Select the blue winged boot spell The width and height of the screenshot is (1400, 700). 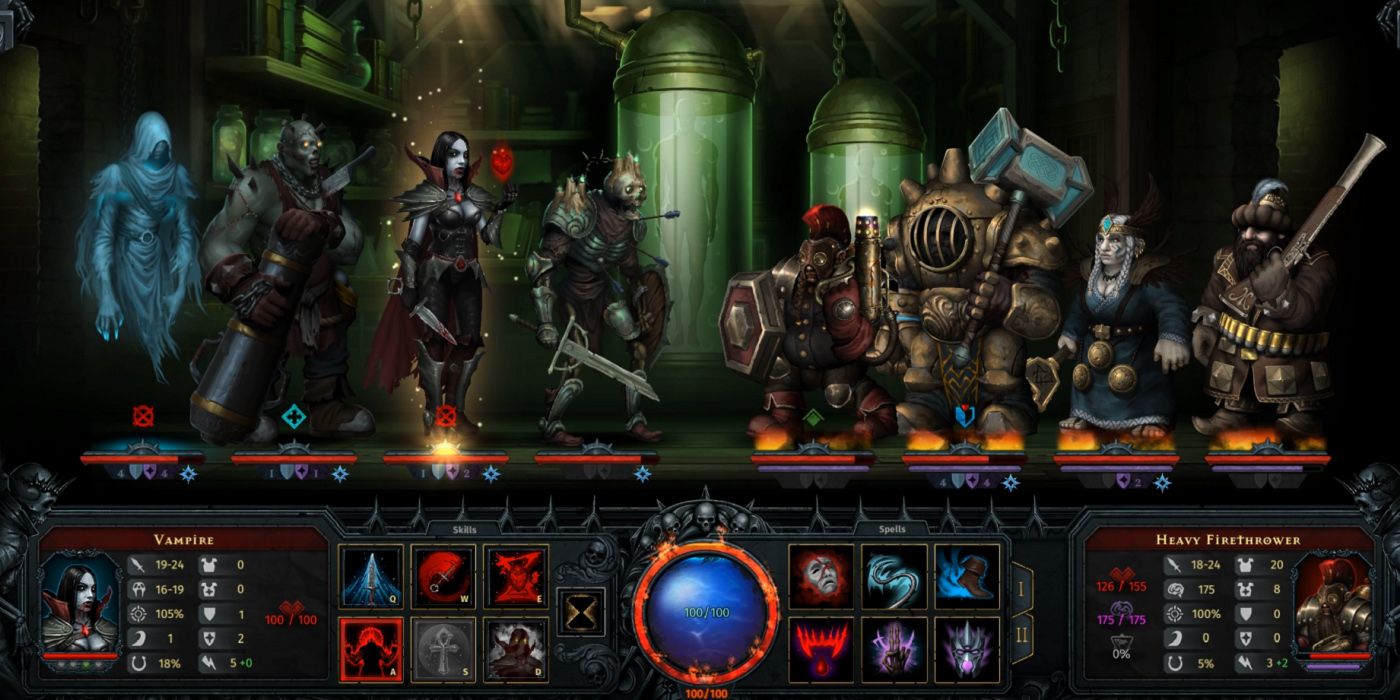[x=966, y=577]
